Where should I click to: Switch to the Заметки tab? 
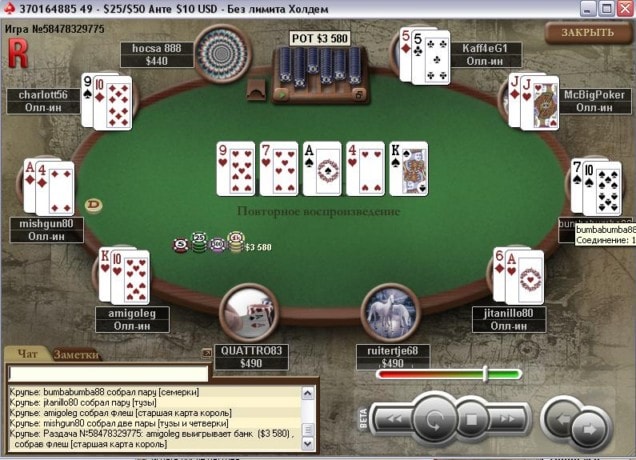76,354
